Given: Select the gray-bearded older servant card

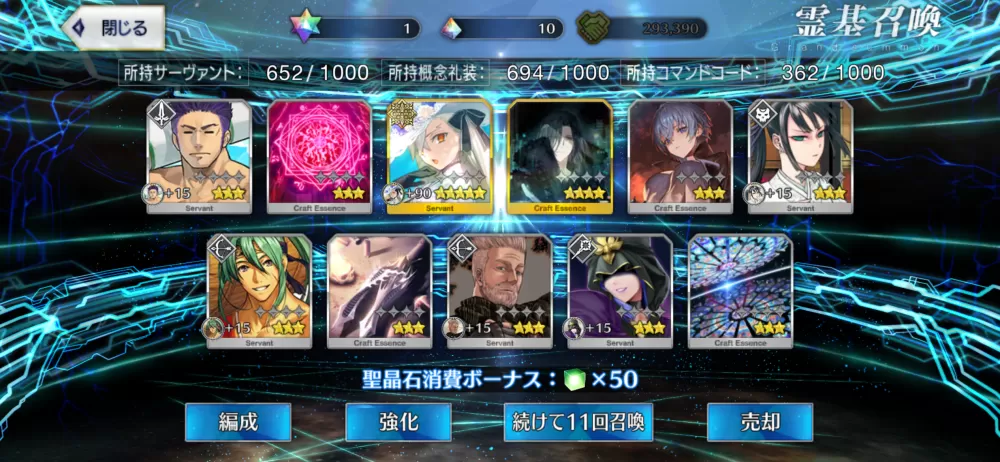Looking at the screenshot, I should pyautogui.click(x=499, y=290).
